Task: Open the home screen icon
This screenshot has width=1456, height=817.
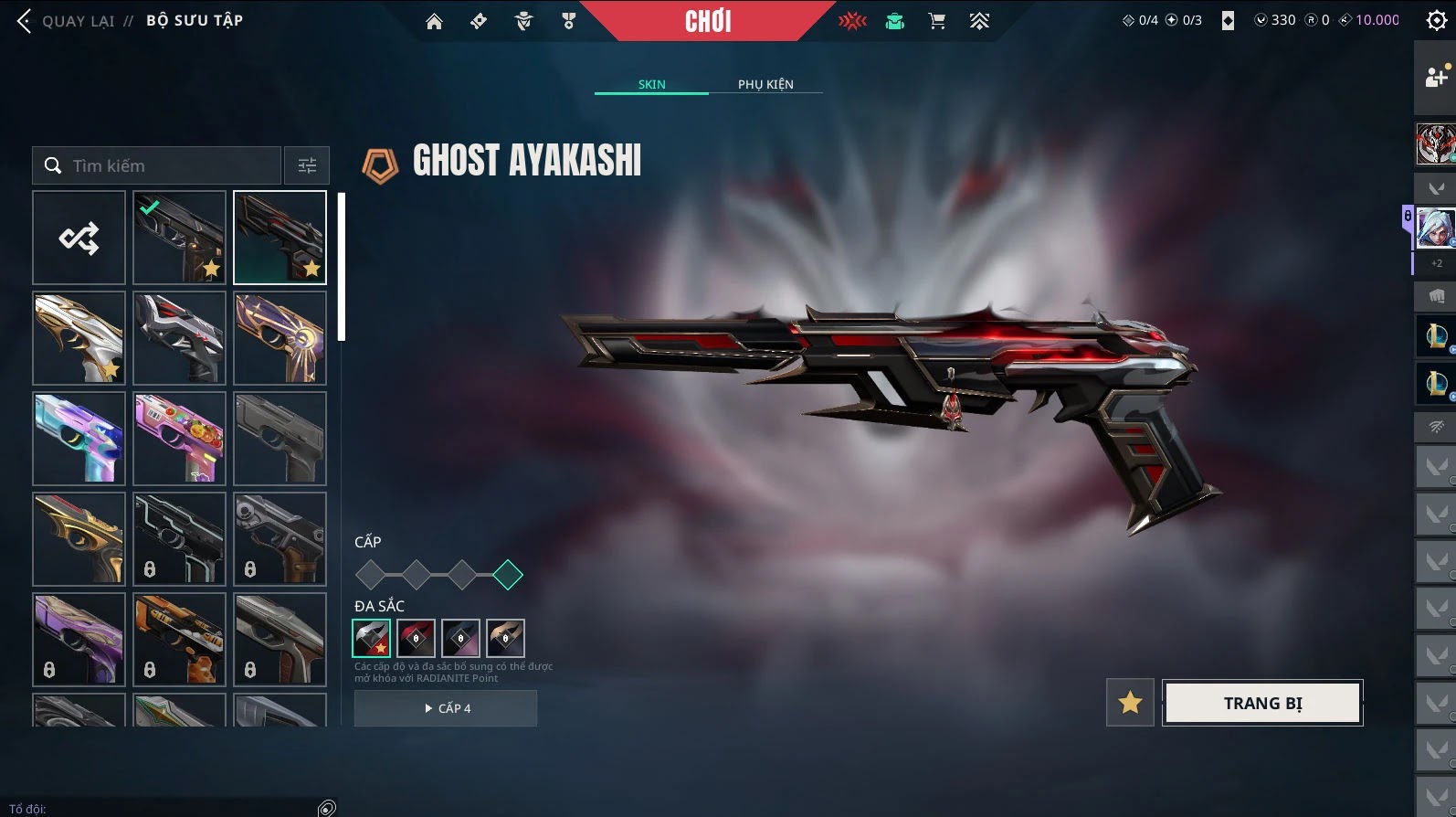Action: click(434, 21)
